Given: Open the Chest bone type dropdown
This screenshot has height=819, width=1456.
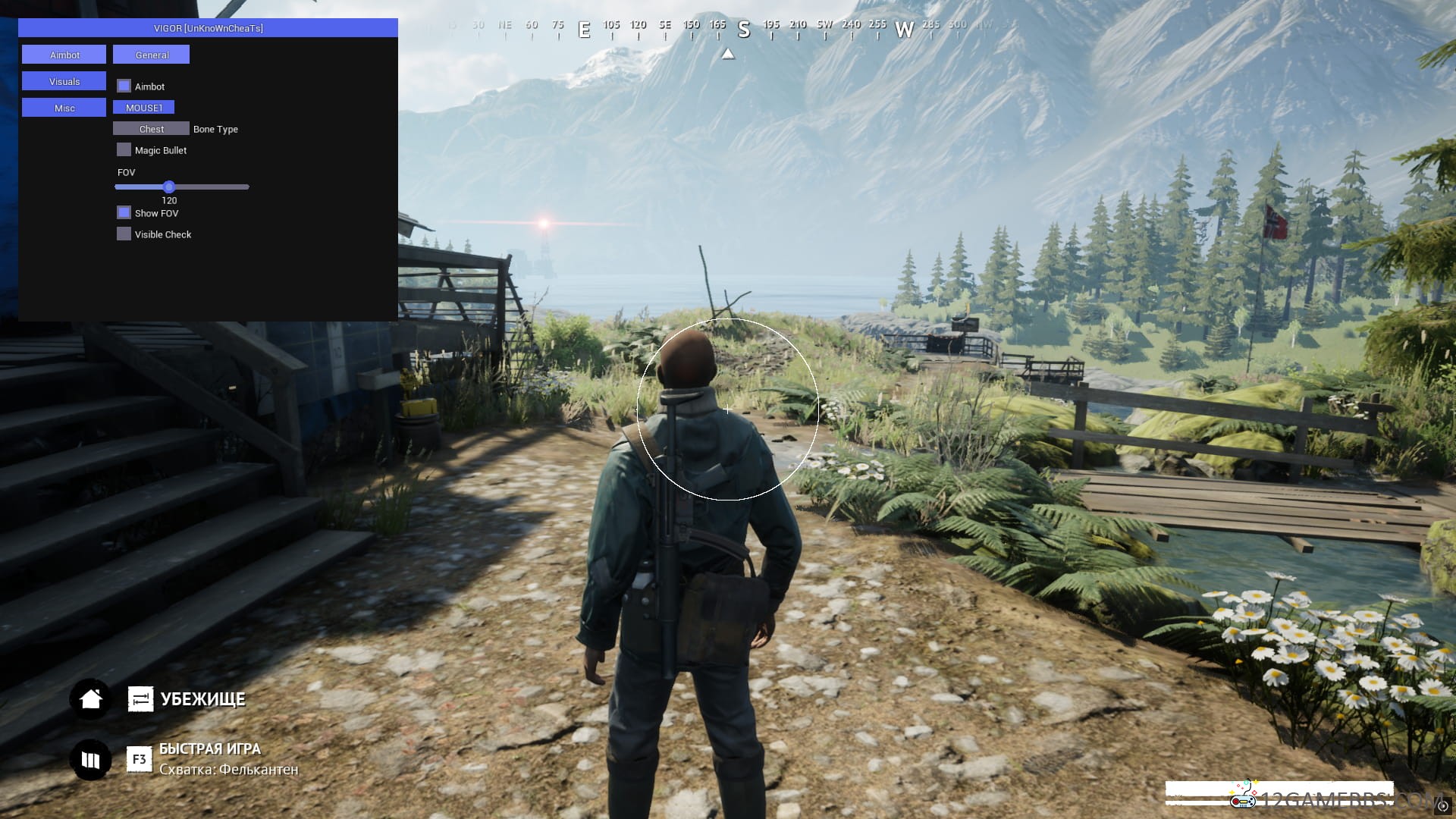Looking at the screenshot, I should click(x=151, y=129).
